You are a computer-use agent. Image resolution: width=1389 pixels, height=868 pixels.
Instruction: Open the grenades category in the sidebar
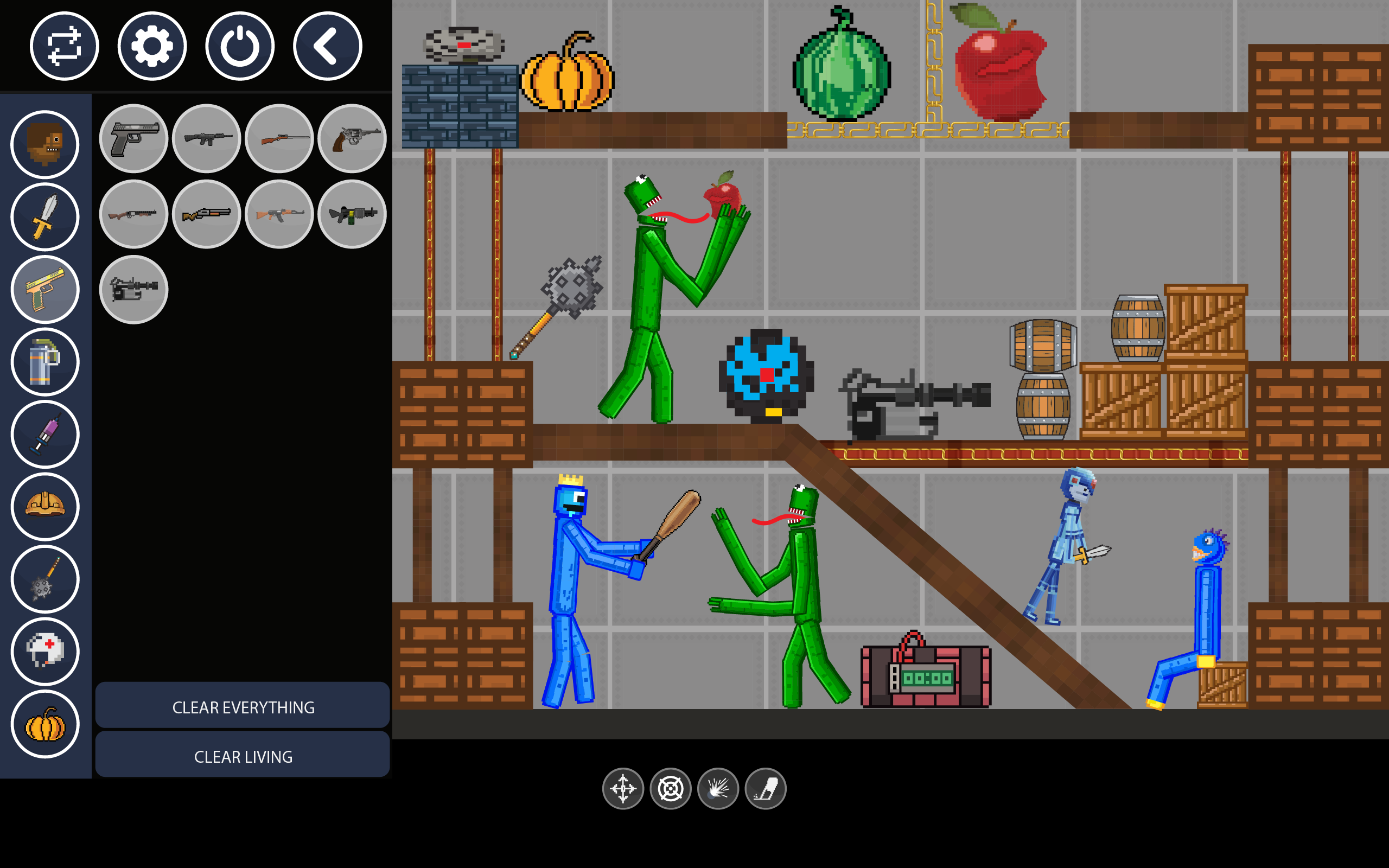(46, 362)
